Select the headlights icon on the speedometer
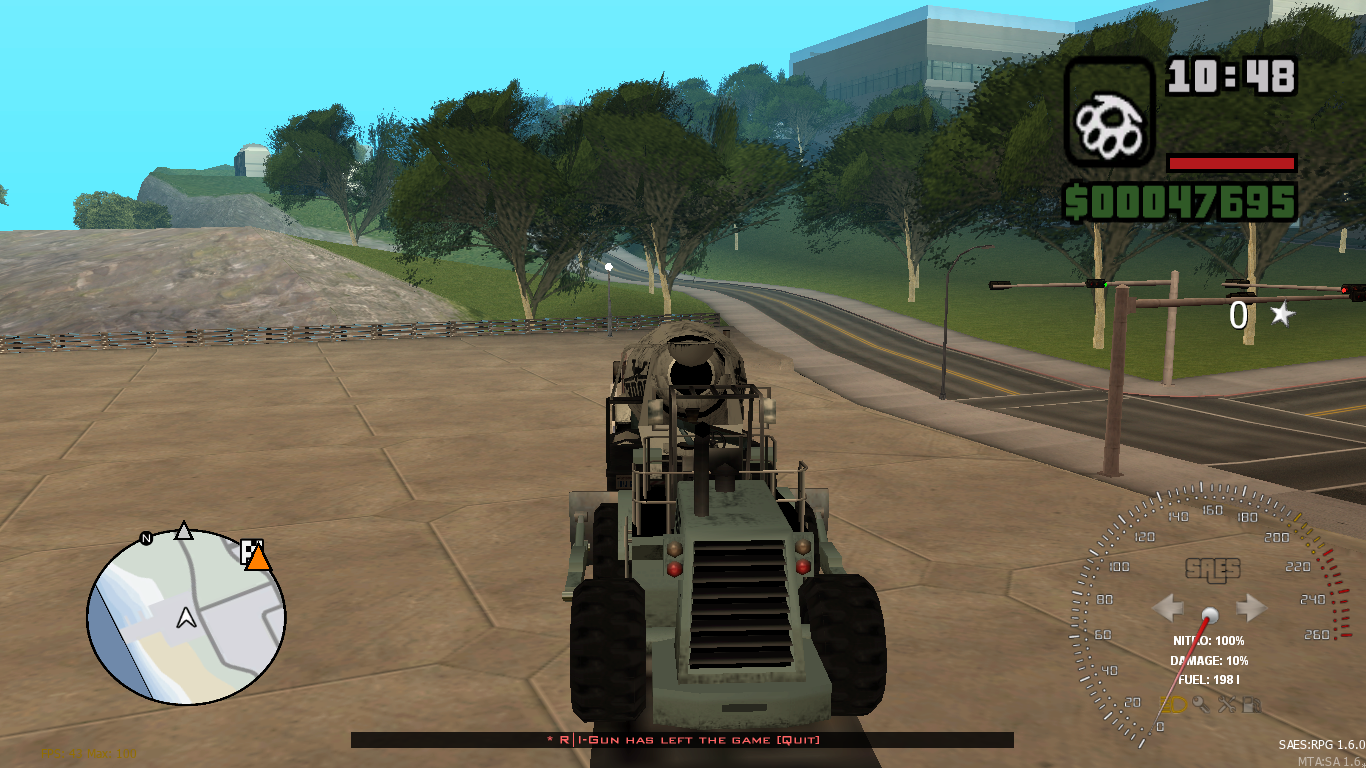Viewport: 1366px width, 768px height. click(1173, 704)
